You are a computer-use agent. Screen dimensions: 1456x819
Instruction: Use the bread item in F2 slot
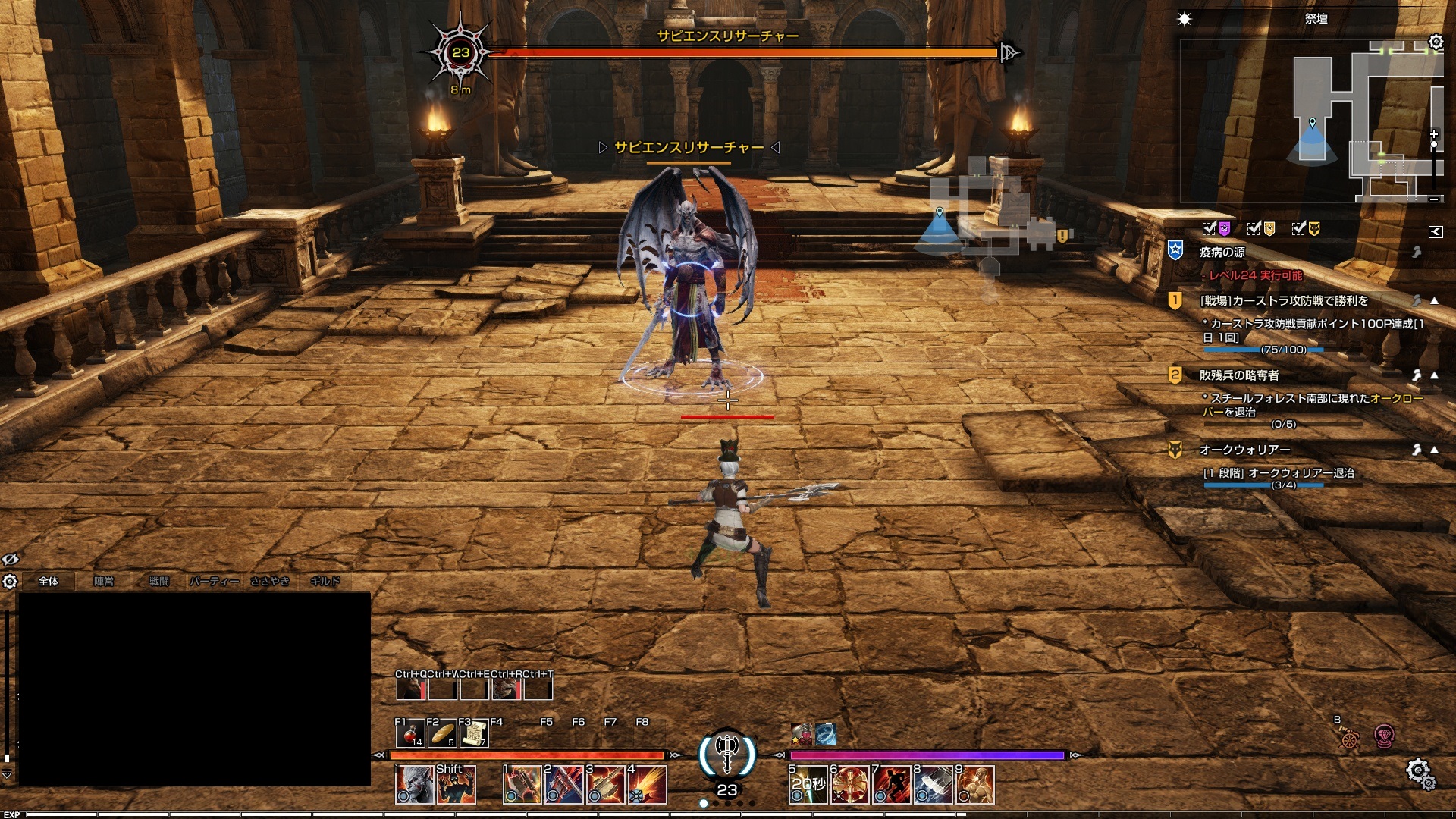pos(442,734)
